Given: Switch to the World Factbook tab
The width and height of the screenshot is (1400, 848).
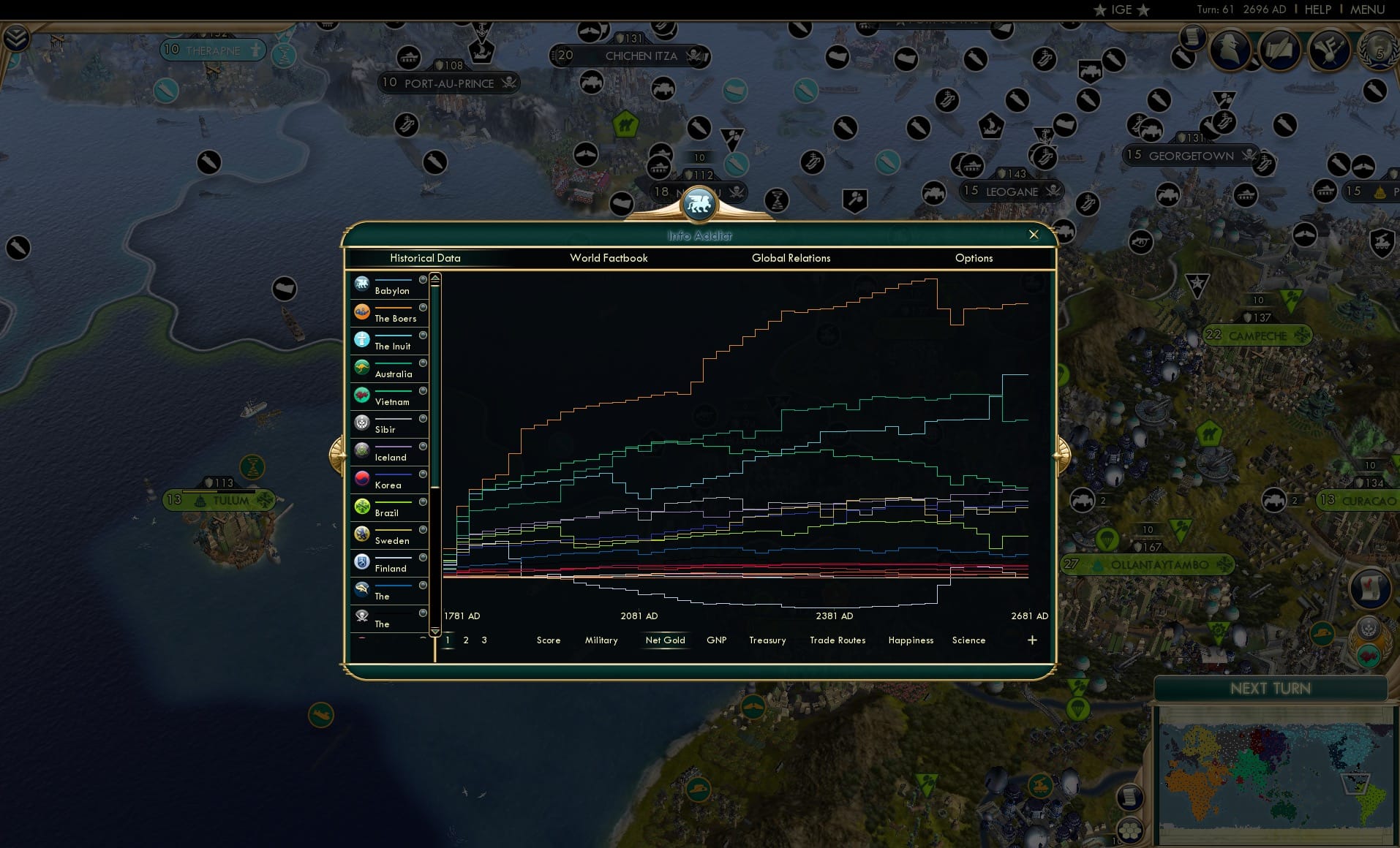Looking at the screenshot, I should coord(609,258).
